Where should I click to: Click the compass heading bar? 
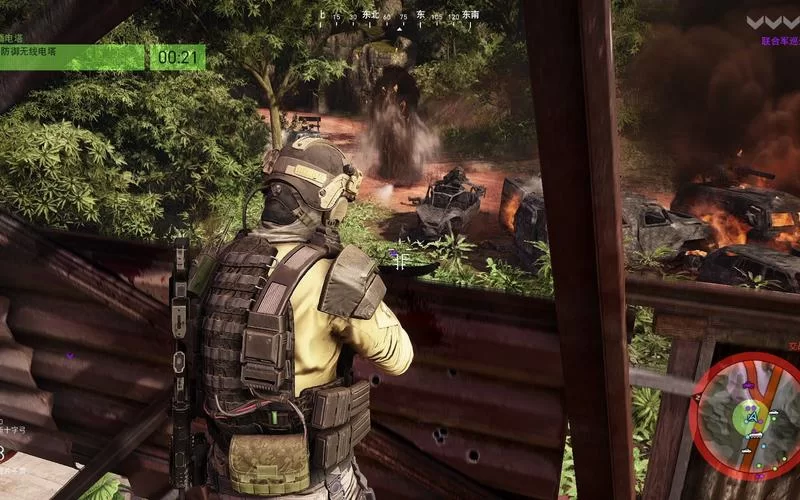pyautogui.click(x=400, y=17)
